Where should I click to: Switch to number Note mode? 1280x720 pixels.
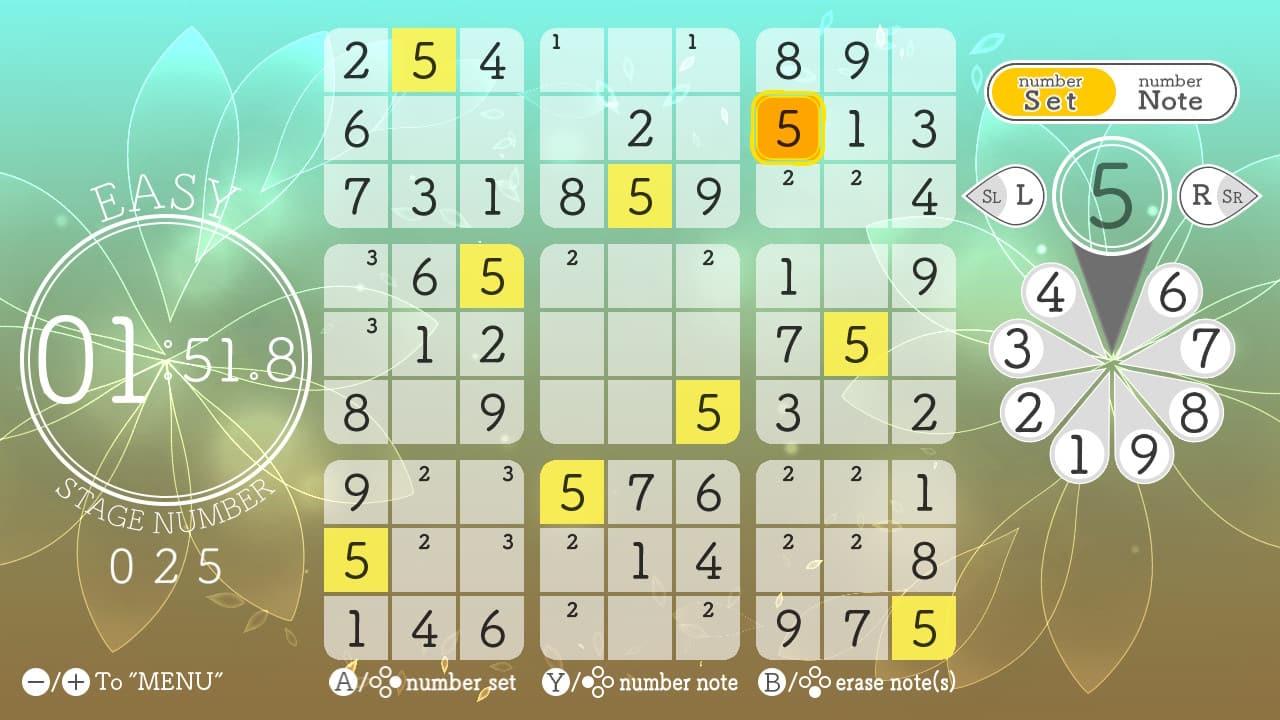1167,90
